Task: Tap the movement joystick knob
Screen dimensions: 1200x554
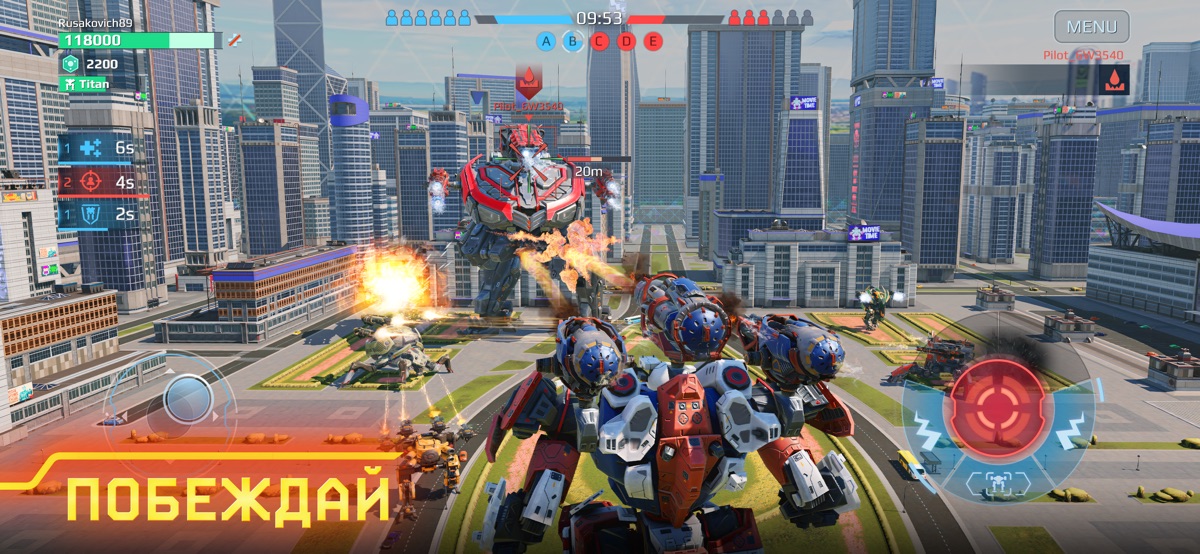Action: [x=187, y=400]
